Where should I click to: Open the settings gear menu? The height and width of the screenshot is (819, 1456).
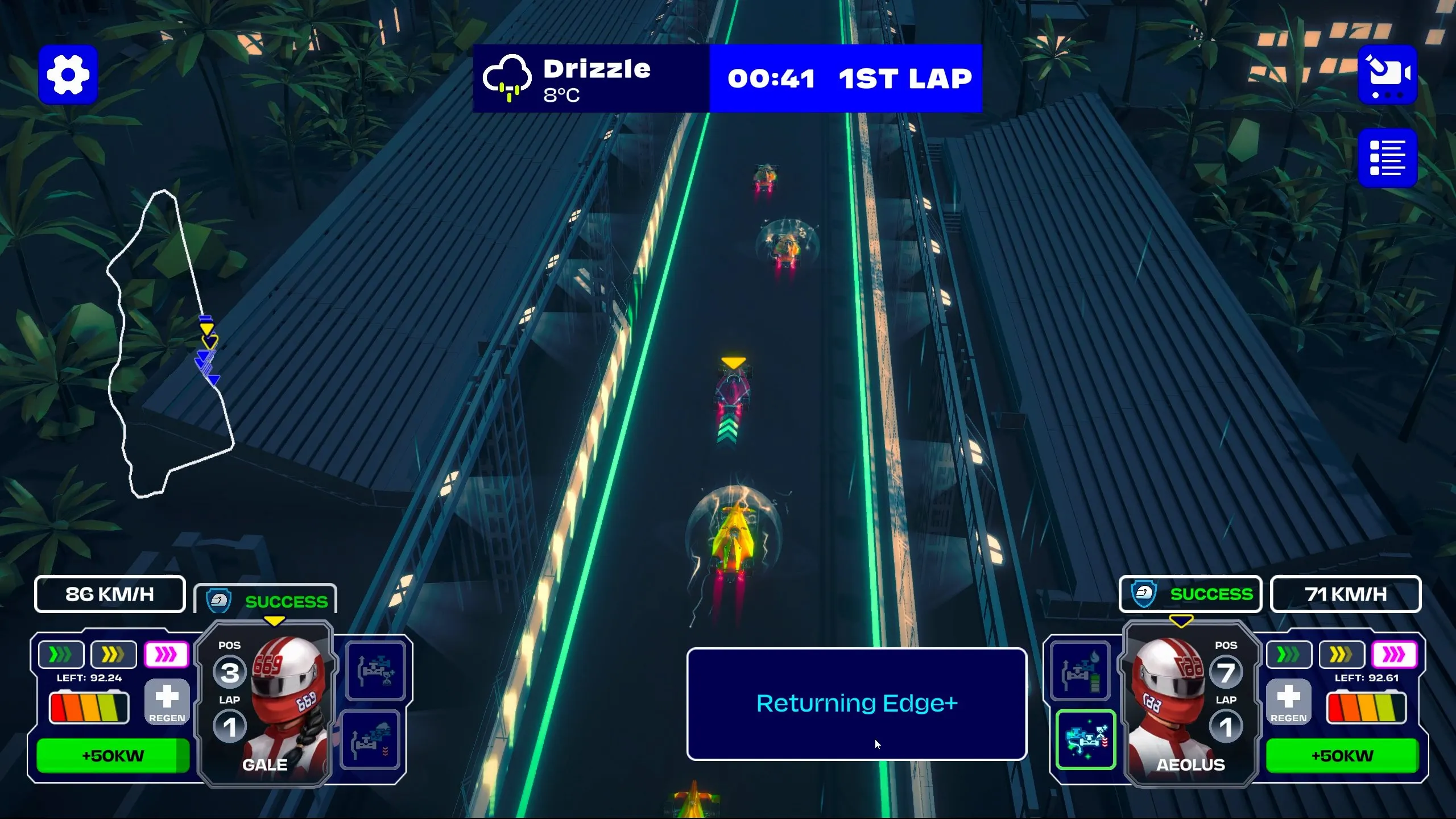coord(68,75)
